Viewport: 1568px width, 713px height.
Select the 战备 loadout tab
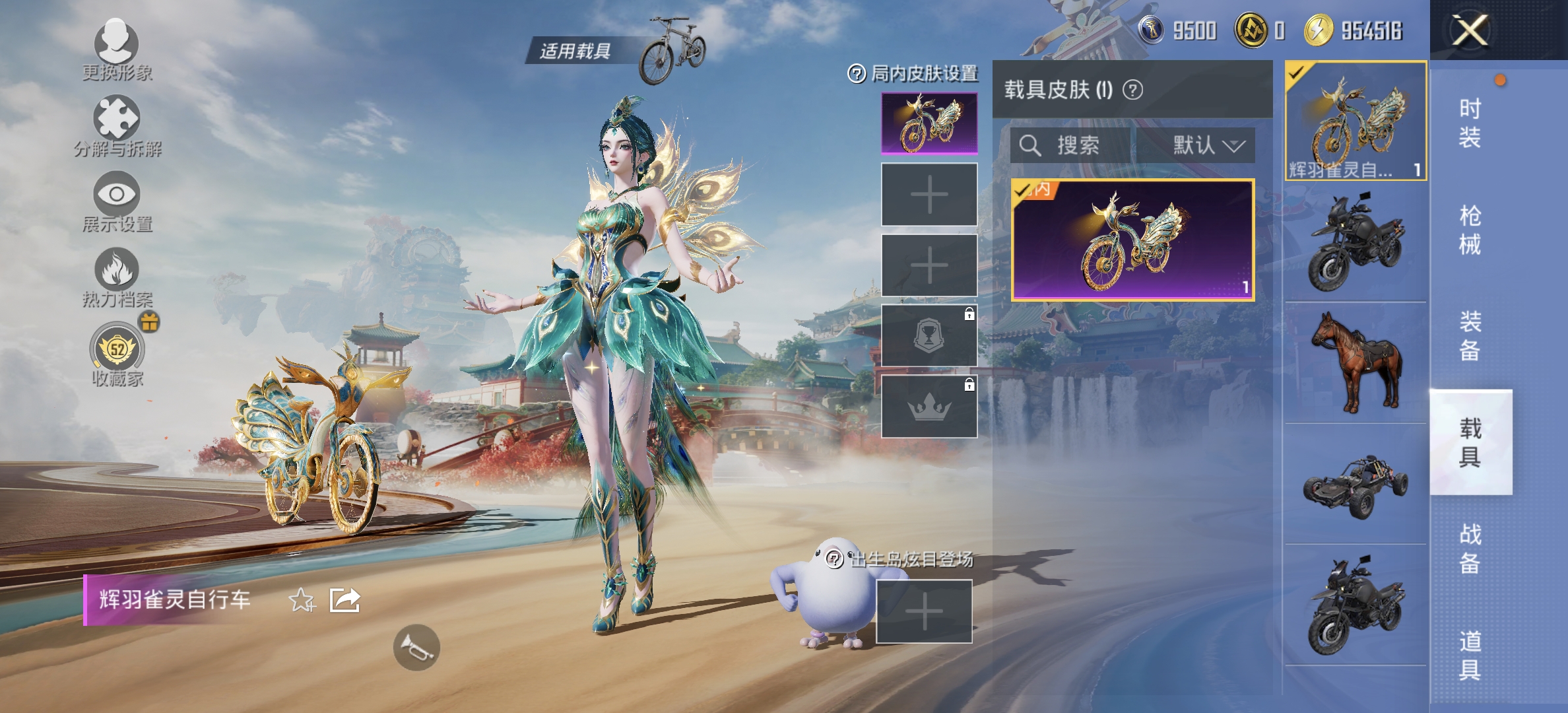click(1470, 549)
